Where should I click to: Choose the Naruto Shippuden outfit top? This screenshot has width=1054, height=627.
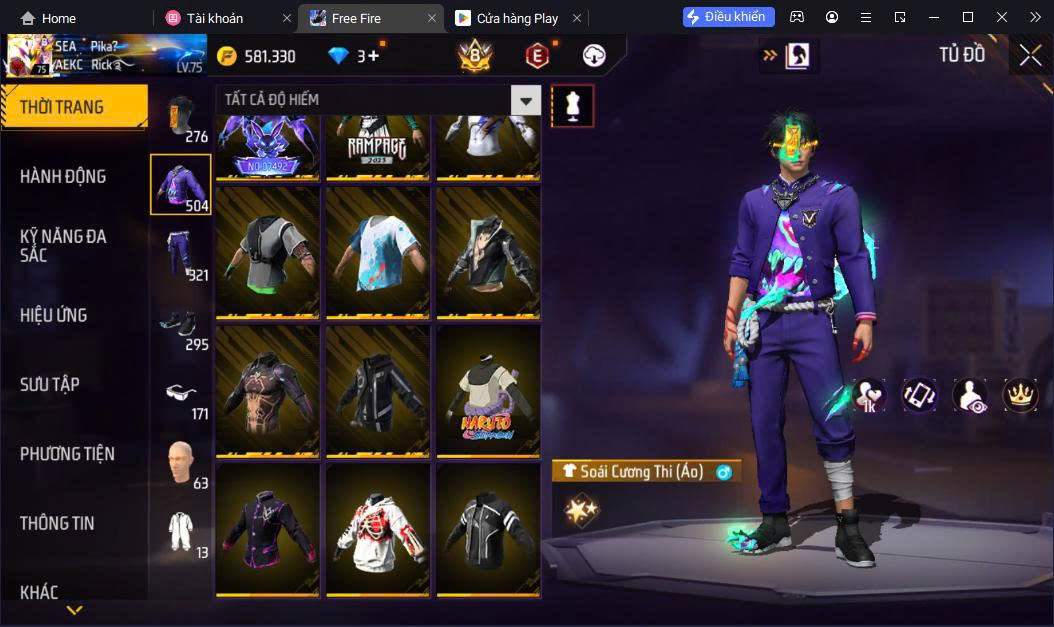coord(488,391)
